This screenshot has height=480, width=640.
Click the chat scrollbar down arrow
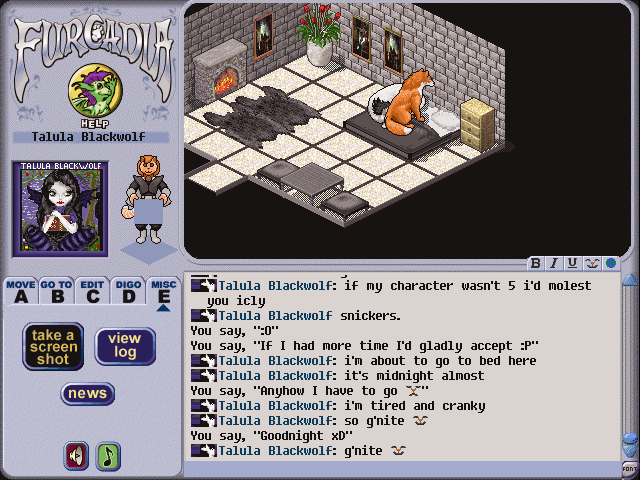pos(629,451)
